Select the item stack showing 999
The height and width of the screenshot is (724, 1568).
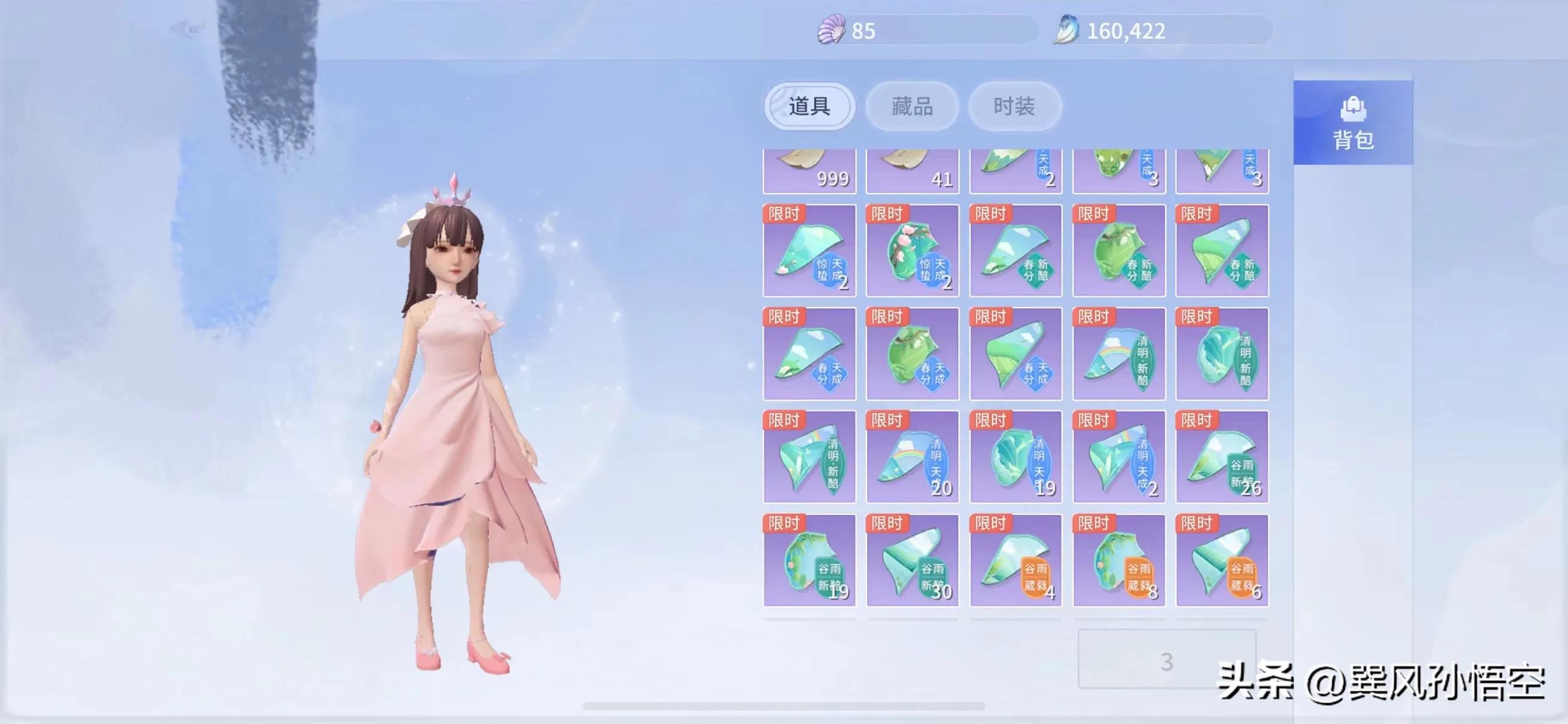pyautogui.click(x=809, y=171)
